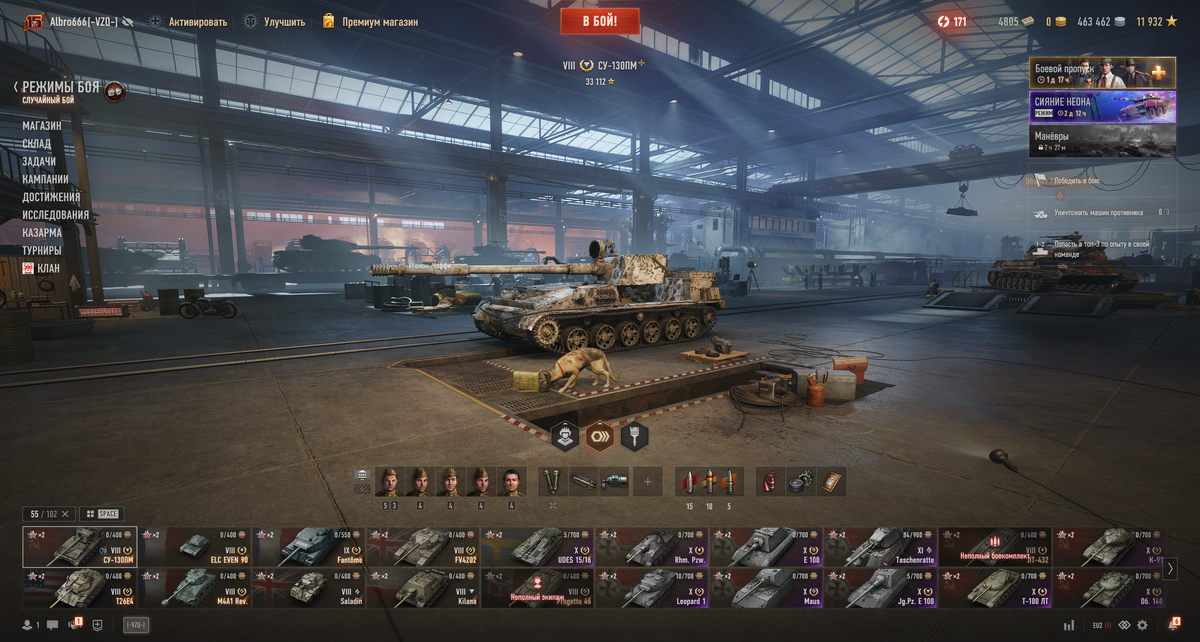This screenshot has height=642, width=1200.
Task: Open the «Боевой пропуск» battle pass banner
Action: (1102, 73)
